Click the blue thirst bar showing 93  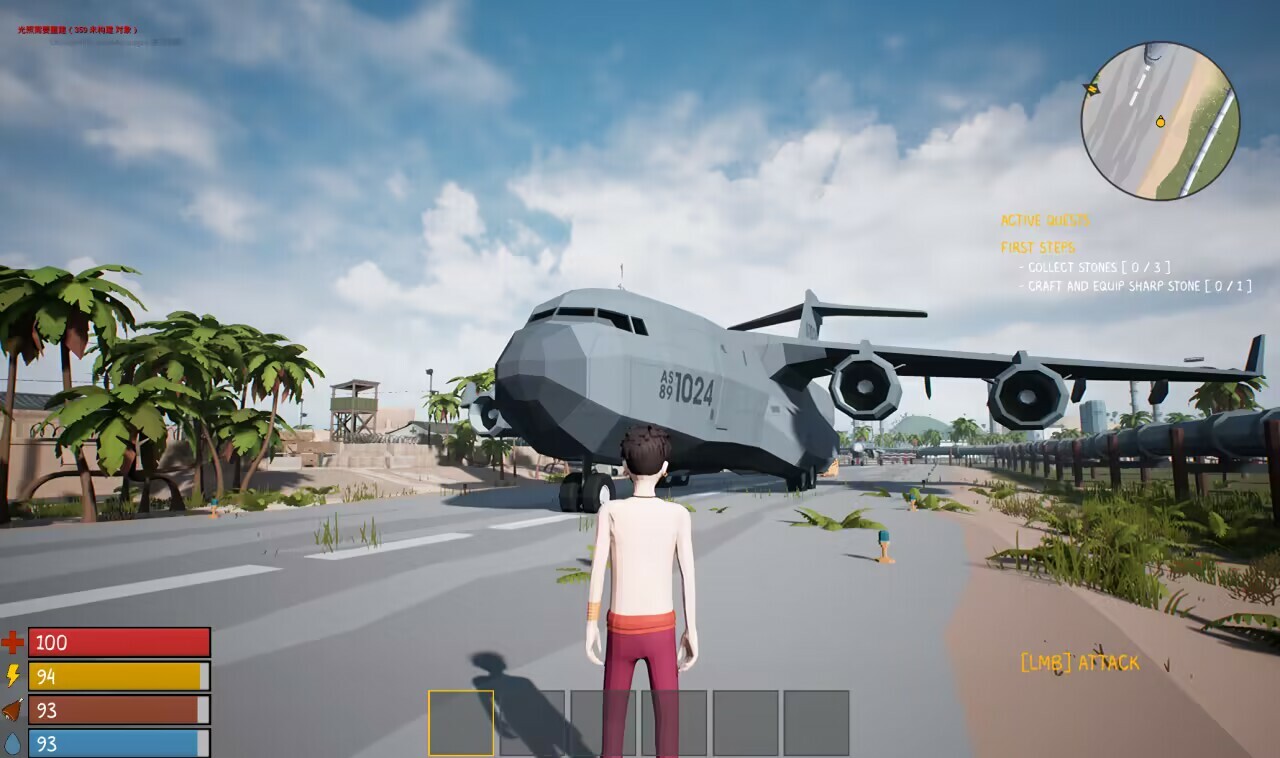click(120, 744)
